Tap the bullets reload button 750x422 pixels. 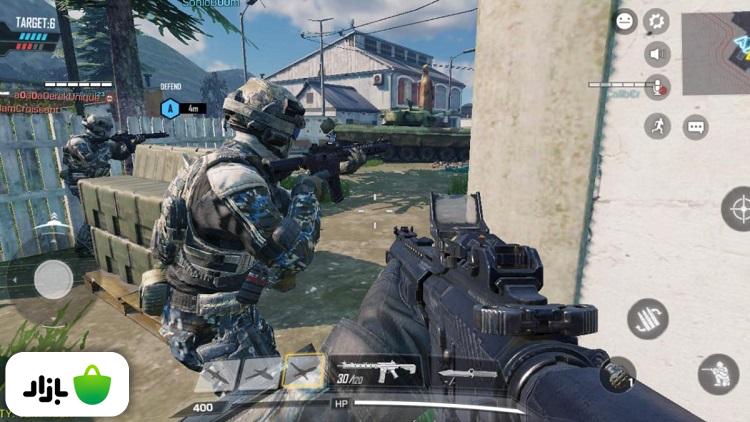pyautogui.click(x=648, y=318)
